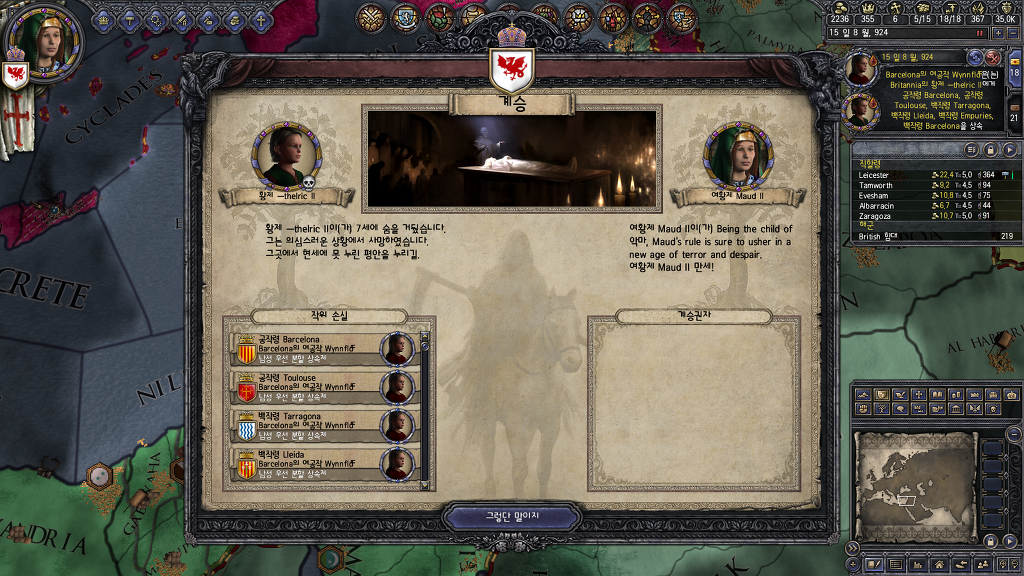Select the Lleida lost title row

pyautogui.click(x=322, y=463)
